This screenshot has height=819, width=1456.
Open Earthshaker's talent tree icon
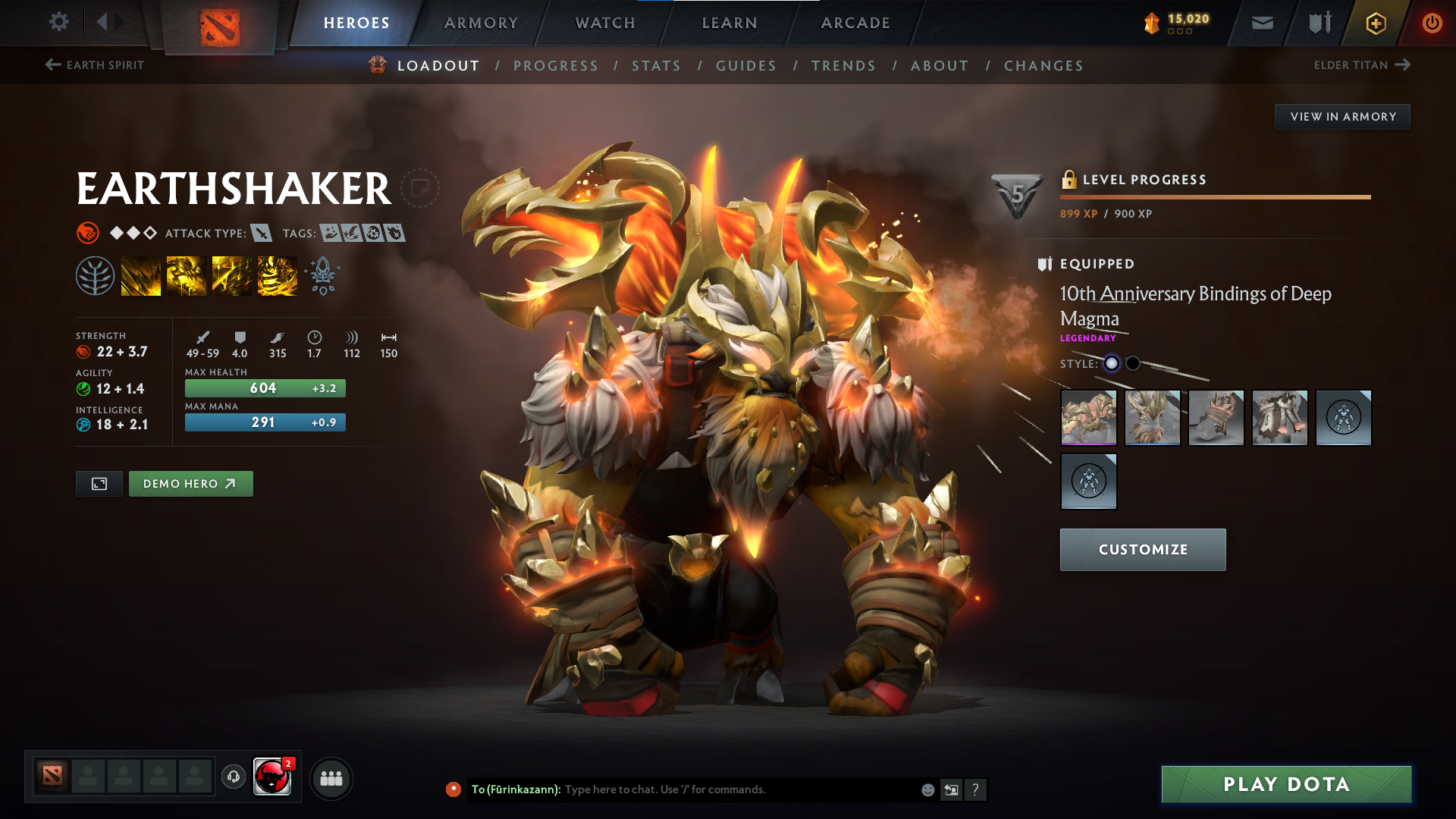point(95,275)
